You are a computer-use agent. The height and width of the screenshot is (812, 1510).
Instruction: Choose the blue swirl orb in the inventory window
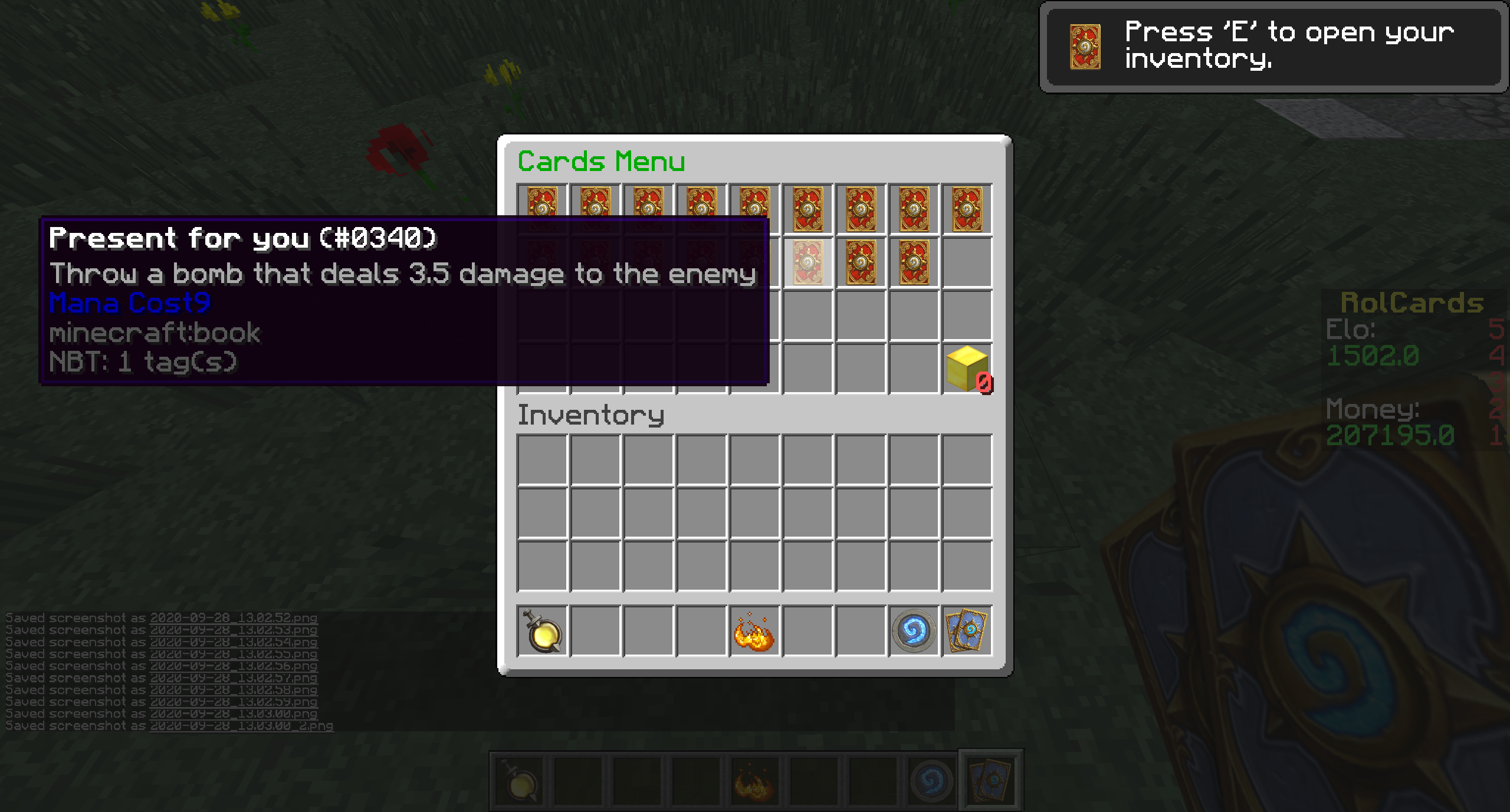pos(914,631)
